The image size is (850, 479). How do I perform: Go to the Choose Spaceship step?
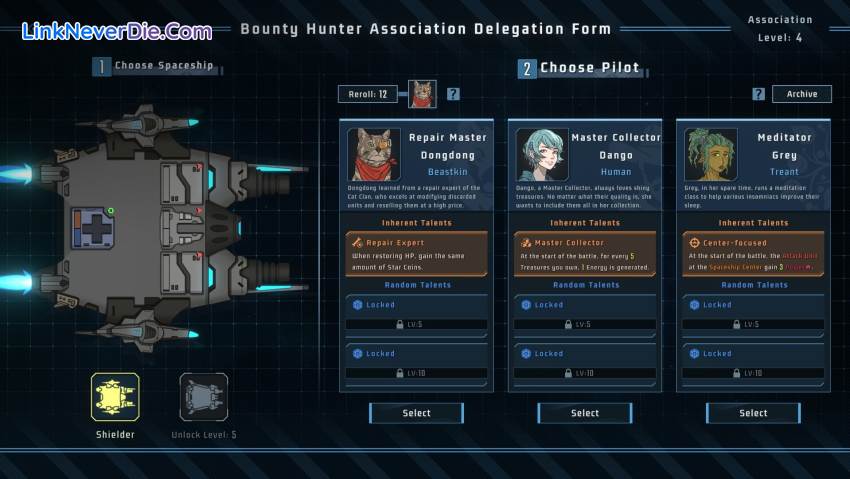154,66
